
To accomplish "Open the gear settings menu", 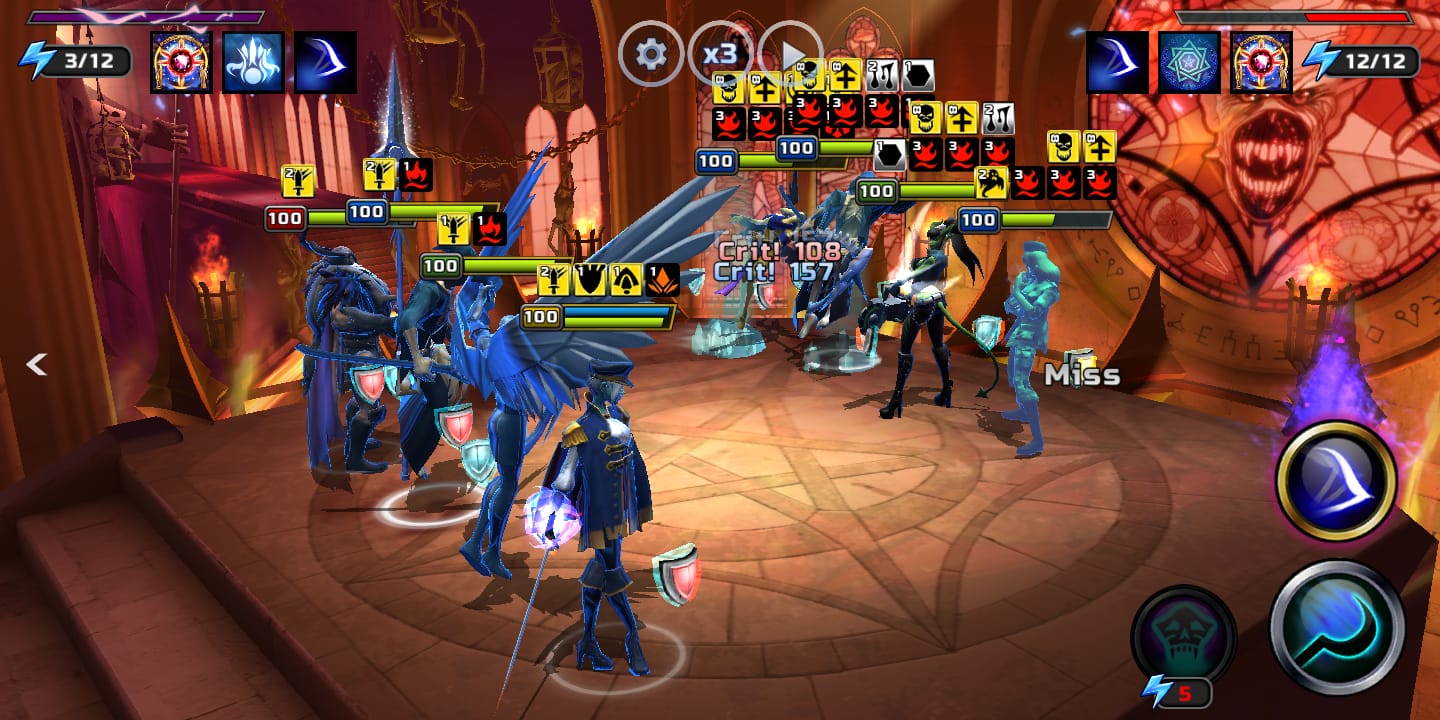I will (x=651, y=53).
